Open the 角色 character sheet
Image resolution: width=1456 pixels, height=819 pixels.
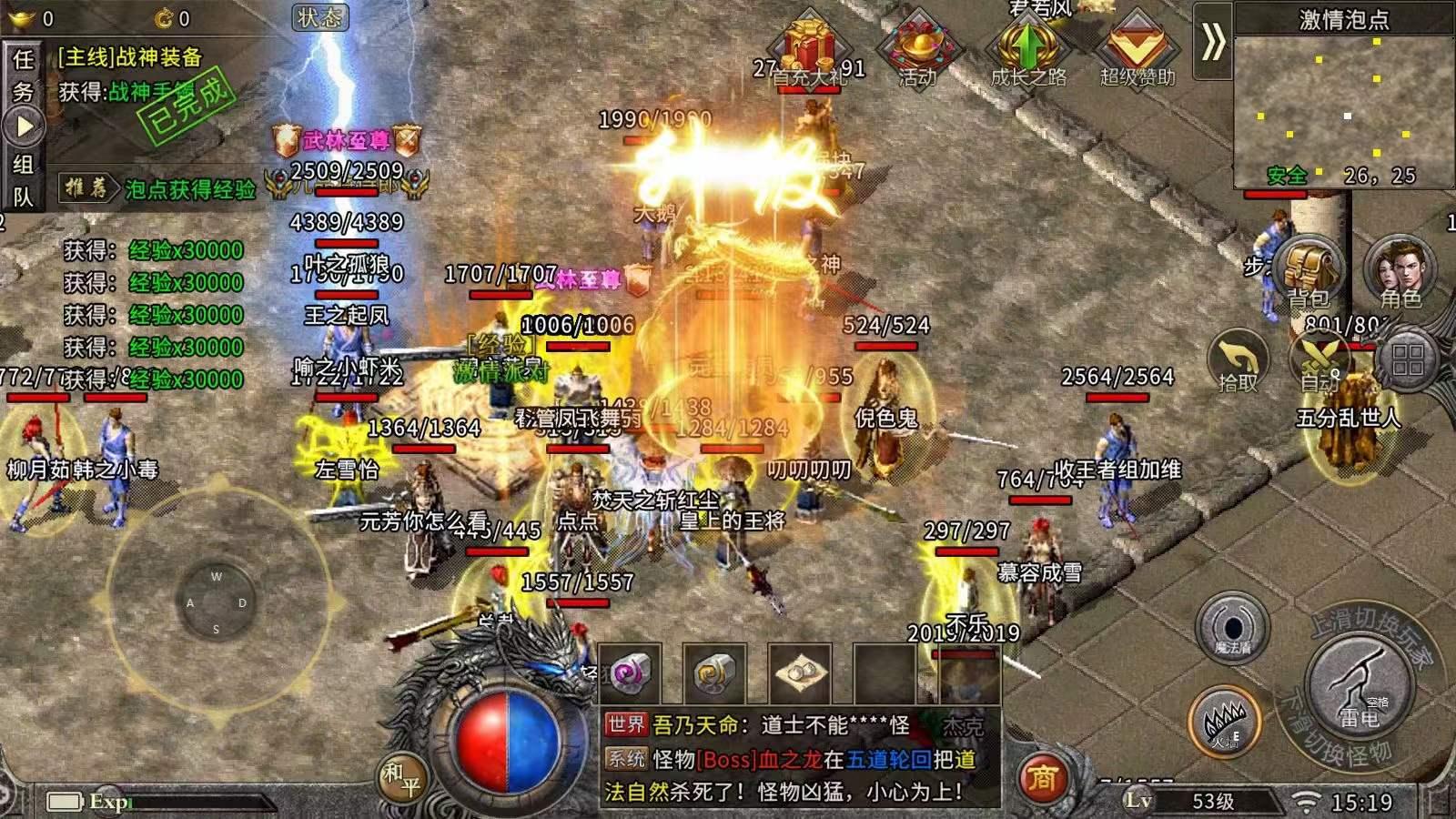pyautogui.click(x=1400, y=269)
